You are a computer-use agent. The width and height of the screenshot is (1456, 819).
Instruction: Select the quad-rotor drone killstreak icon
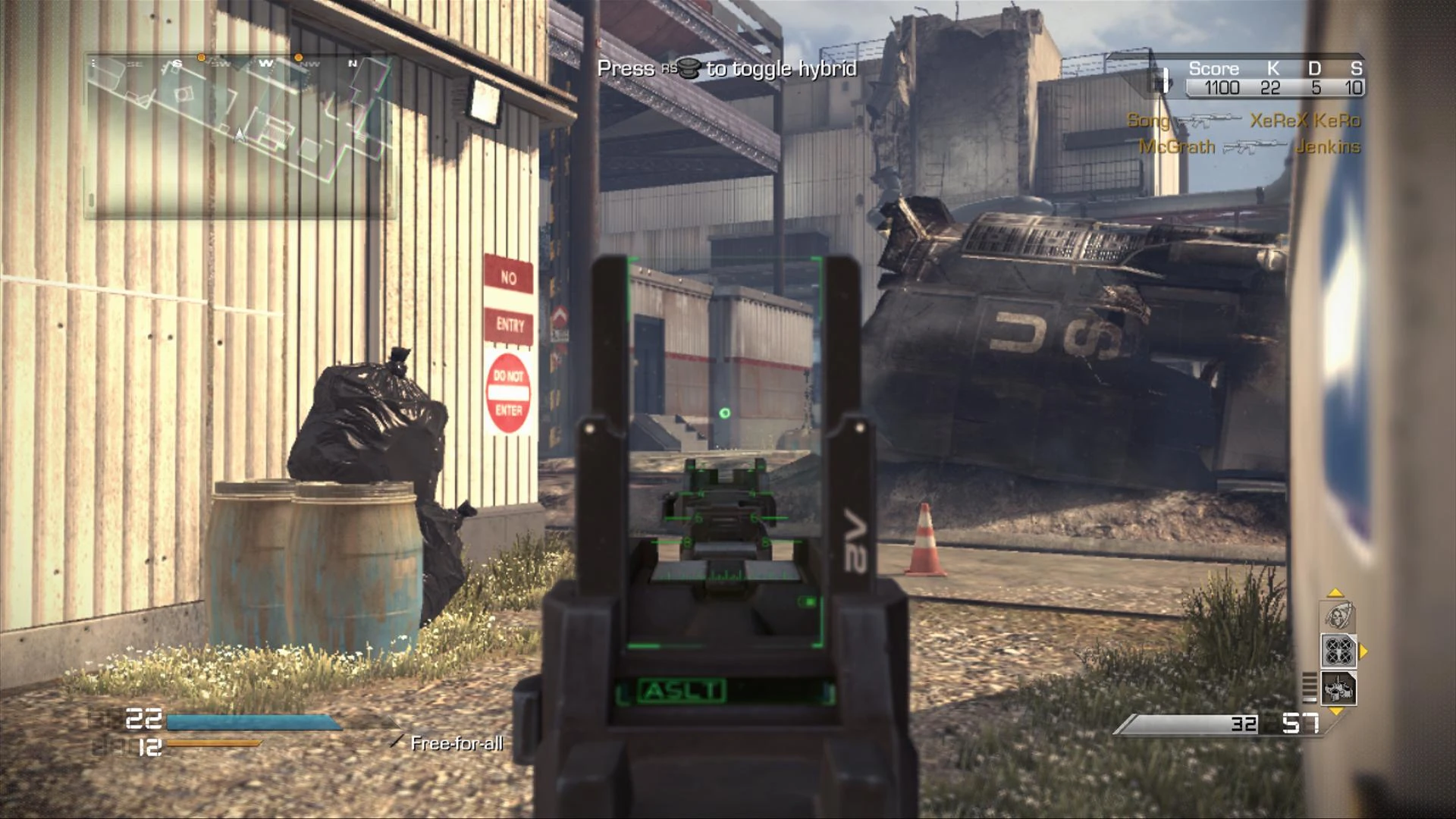coord(1338,651)
